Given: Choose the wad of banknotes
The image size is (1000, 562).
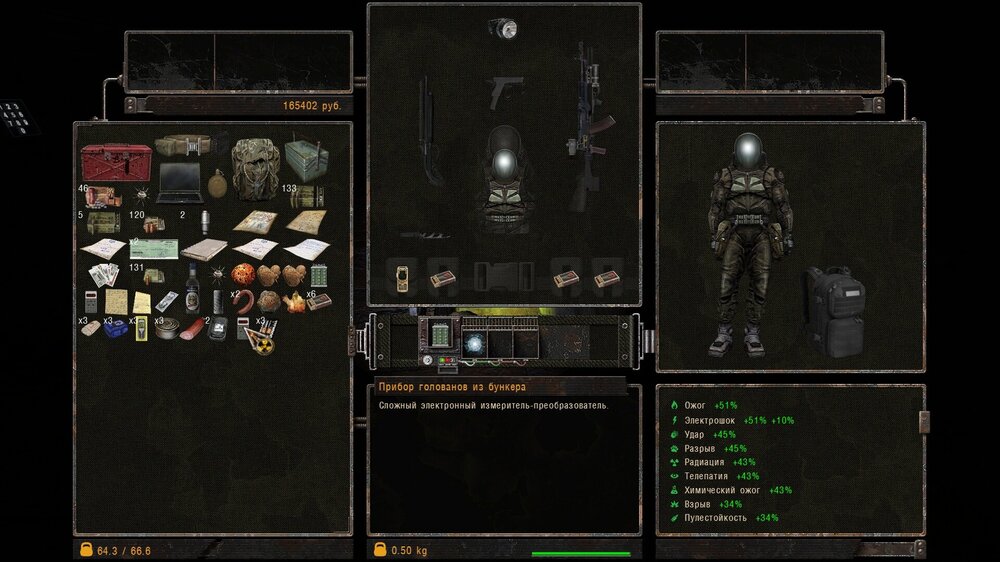Looking at the screenshot, I should 104,274.
